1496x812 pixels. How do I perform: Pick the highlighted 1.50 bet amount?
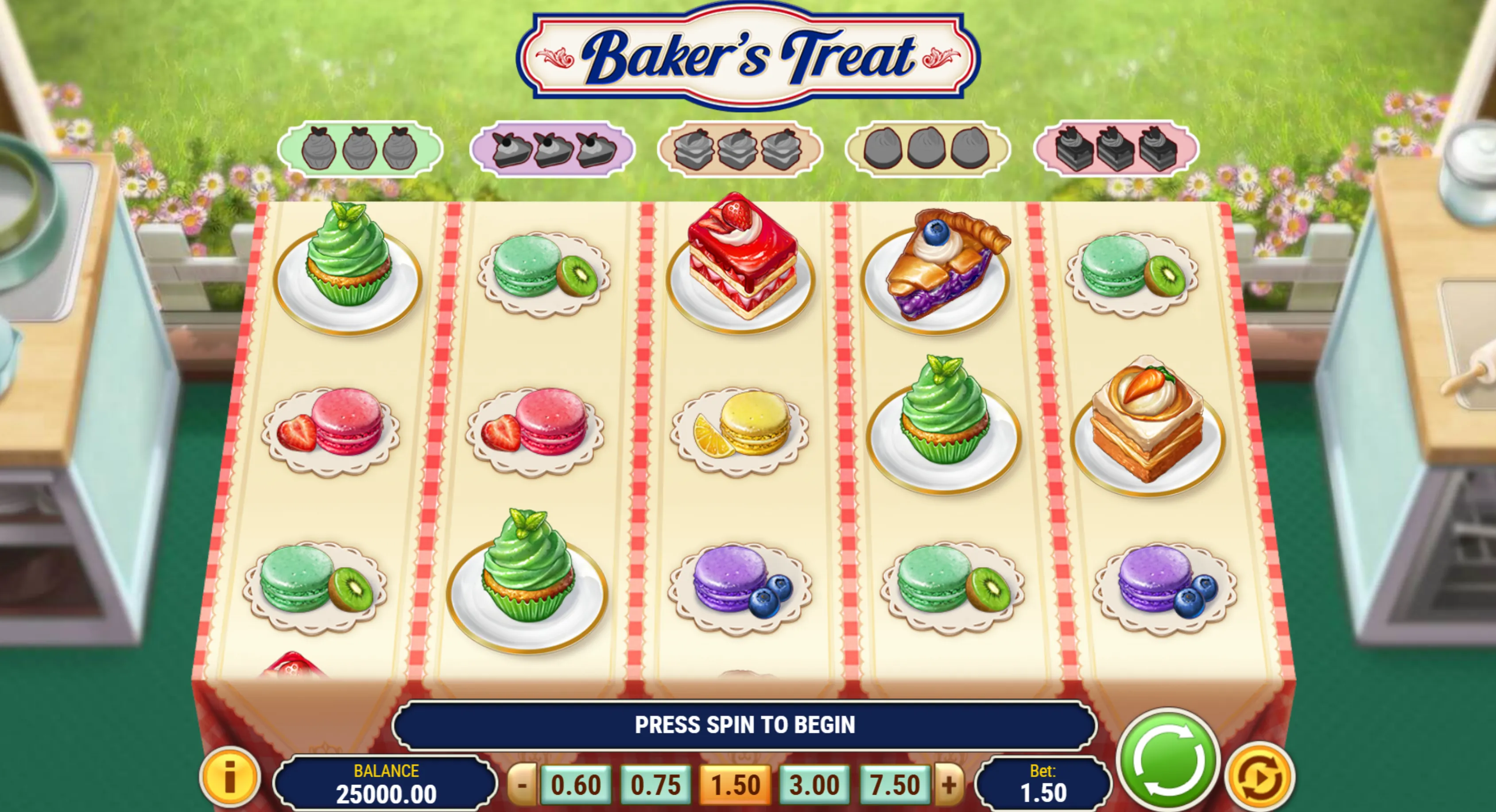click(x=735, y=785)
